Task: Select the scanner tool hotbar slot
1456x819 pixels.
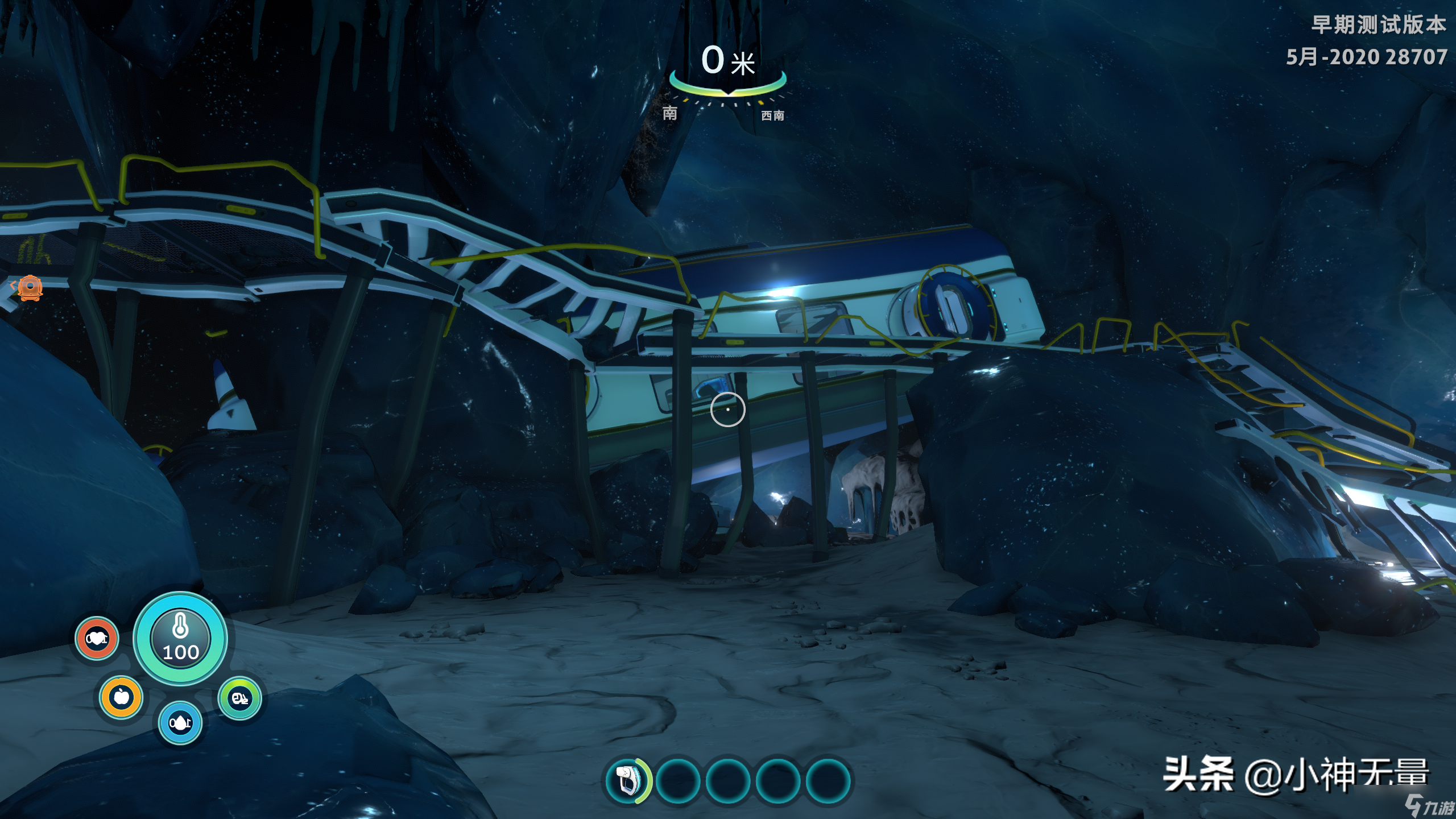Action: click(x=627, y=780)
